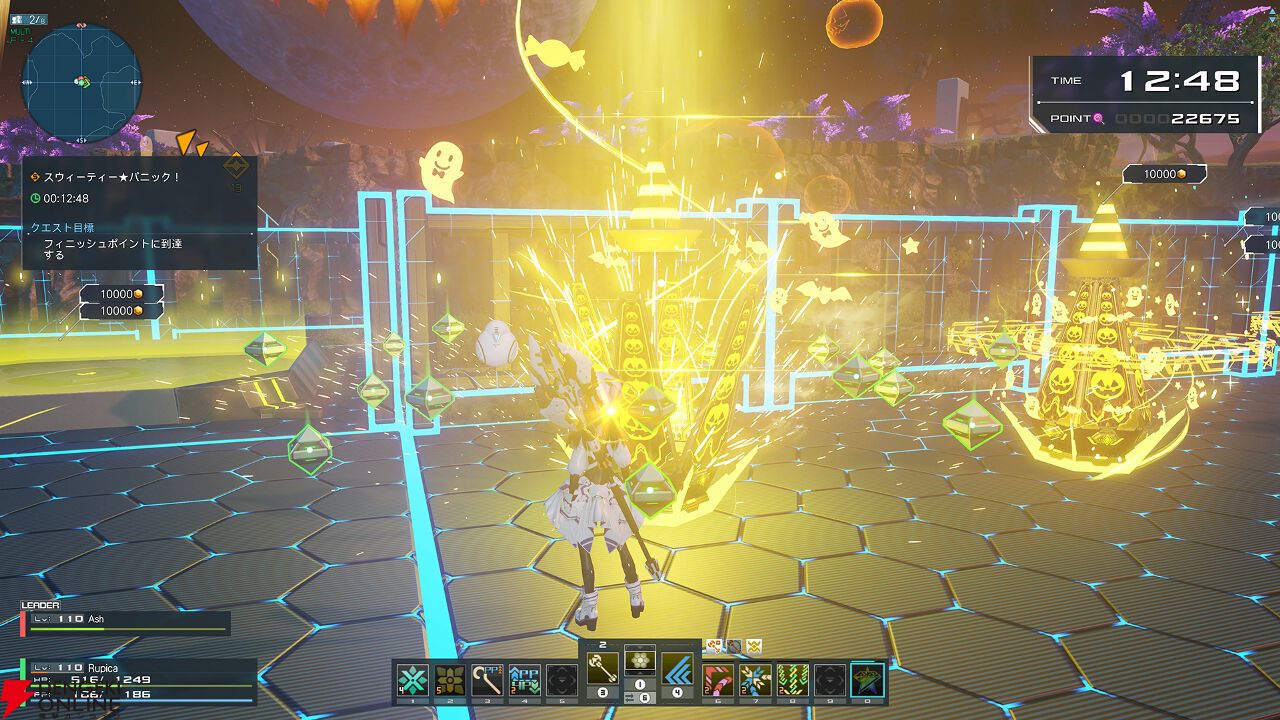Activate the teal snowflake skill in slot 1
1280x720 pixels.
pos(413,680)
